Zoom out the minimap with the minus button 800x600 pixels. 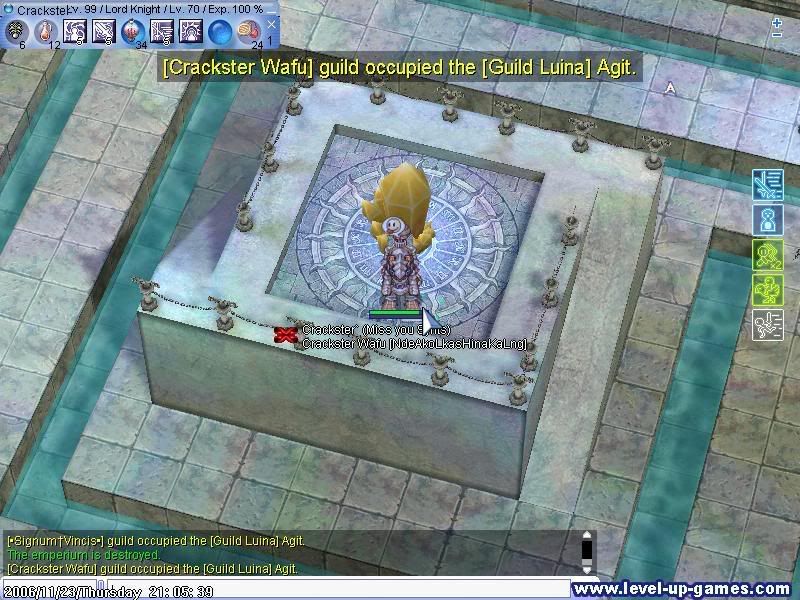point(777,35)
